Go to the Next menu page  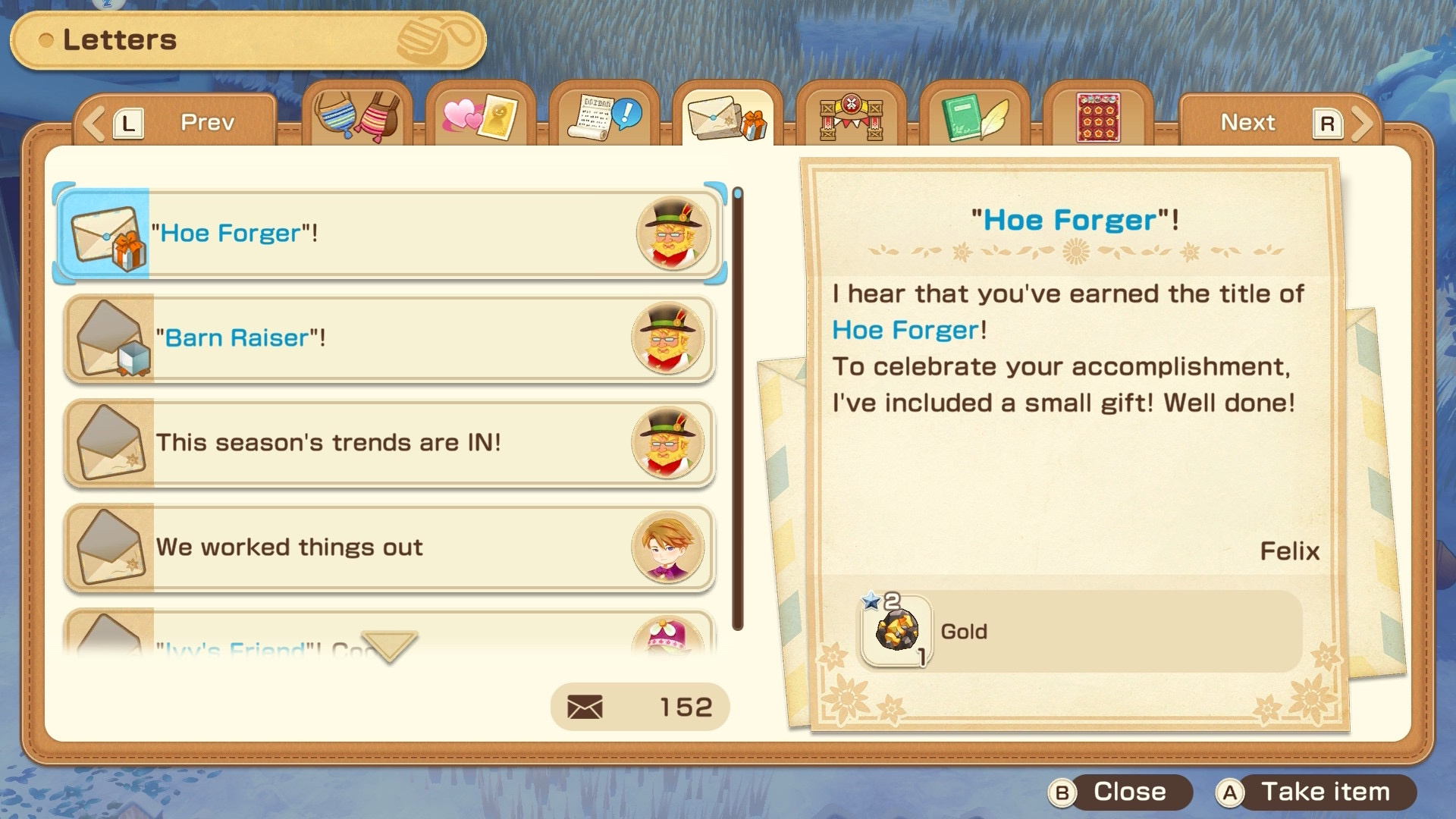[x=1279, y=122]
